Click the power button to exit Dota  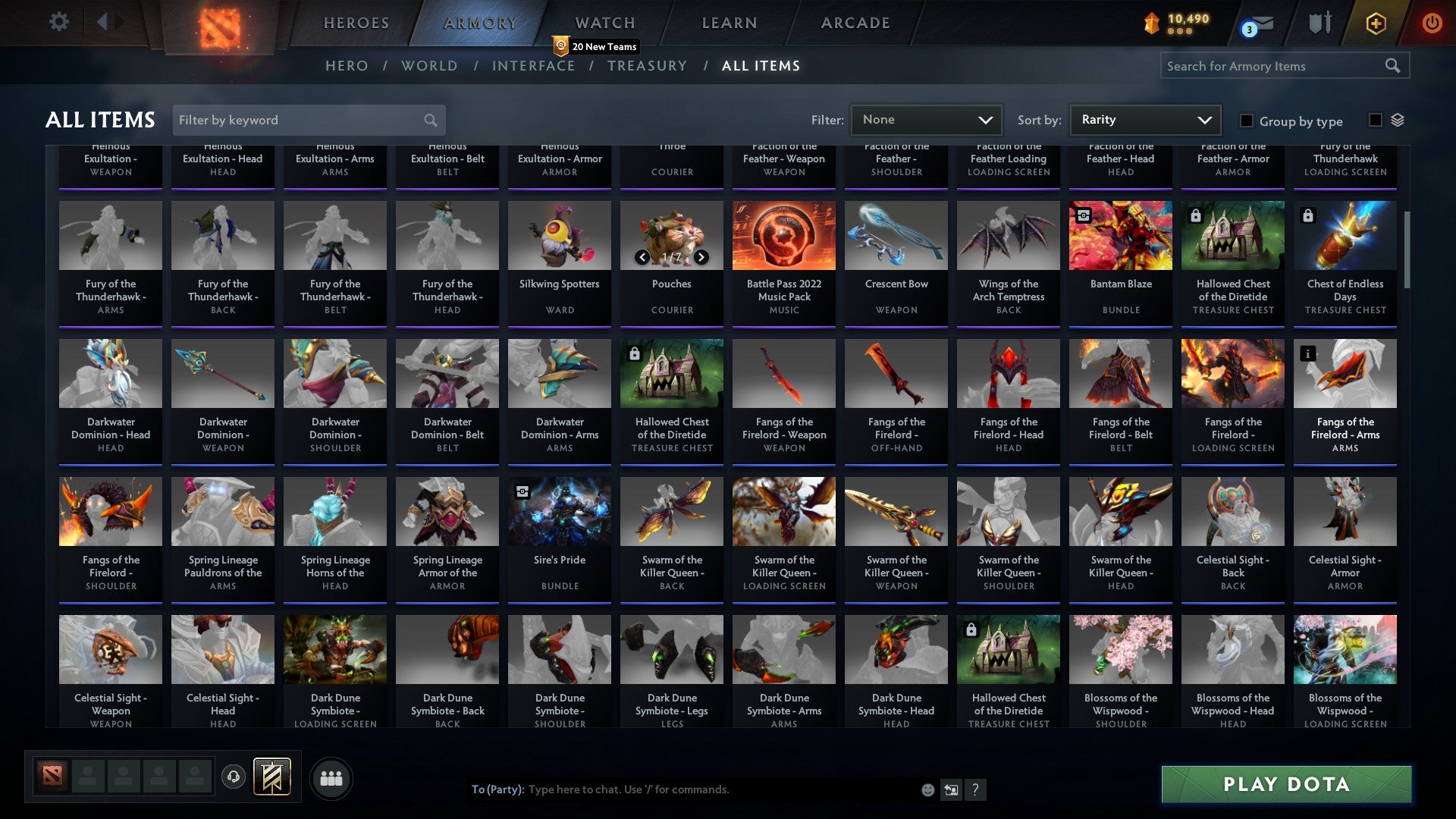coord(1433,23)
